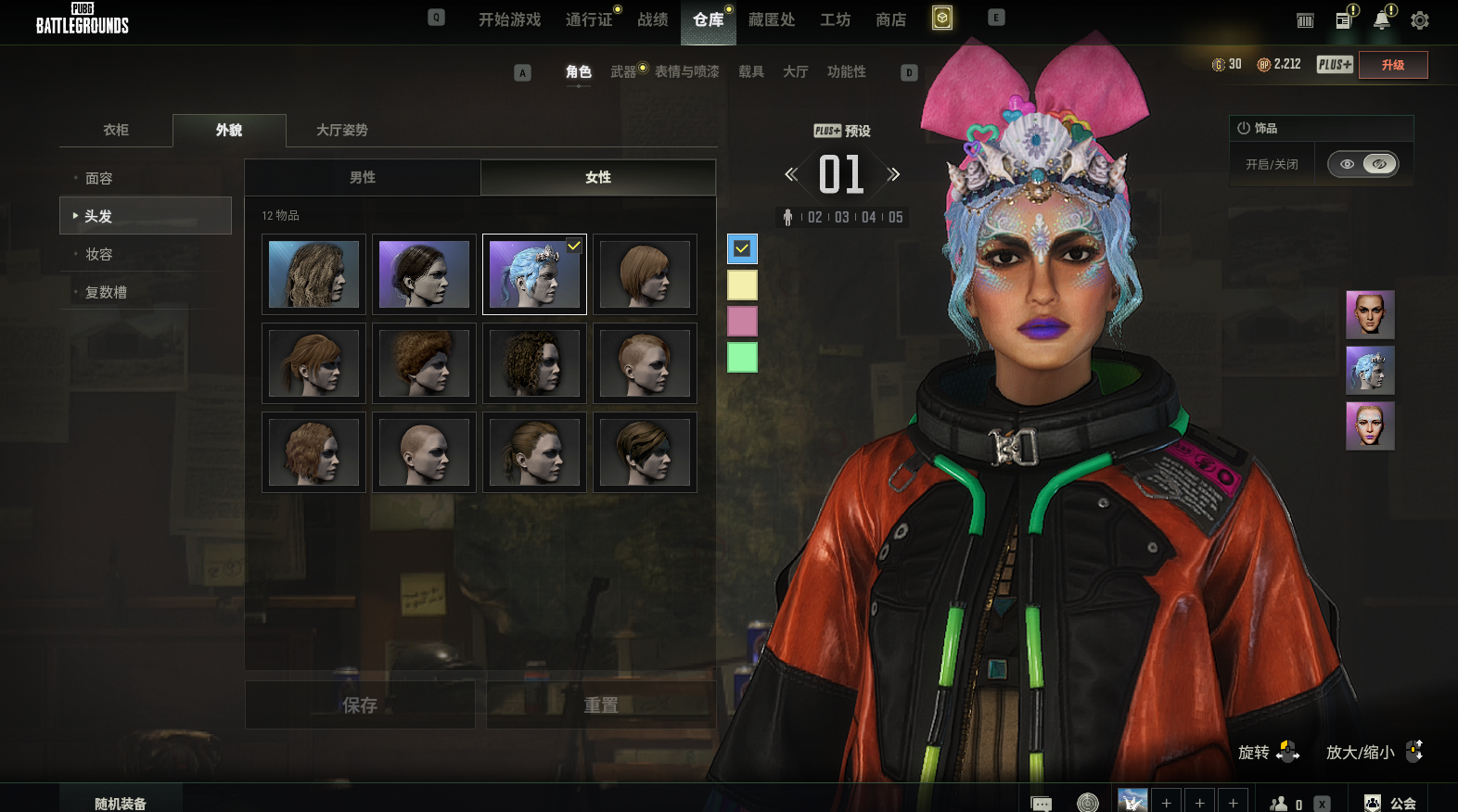Go to the 通行证 pass tab
The image size is (1458, 812).
589,19
